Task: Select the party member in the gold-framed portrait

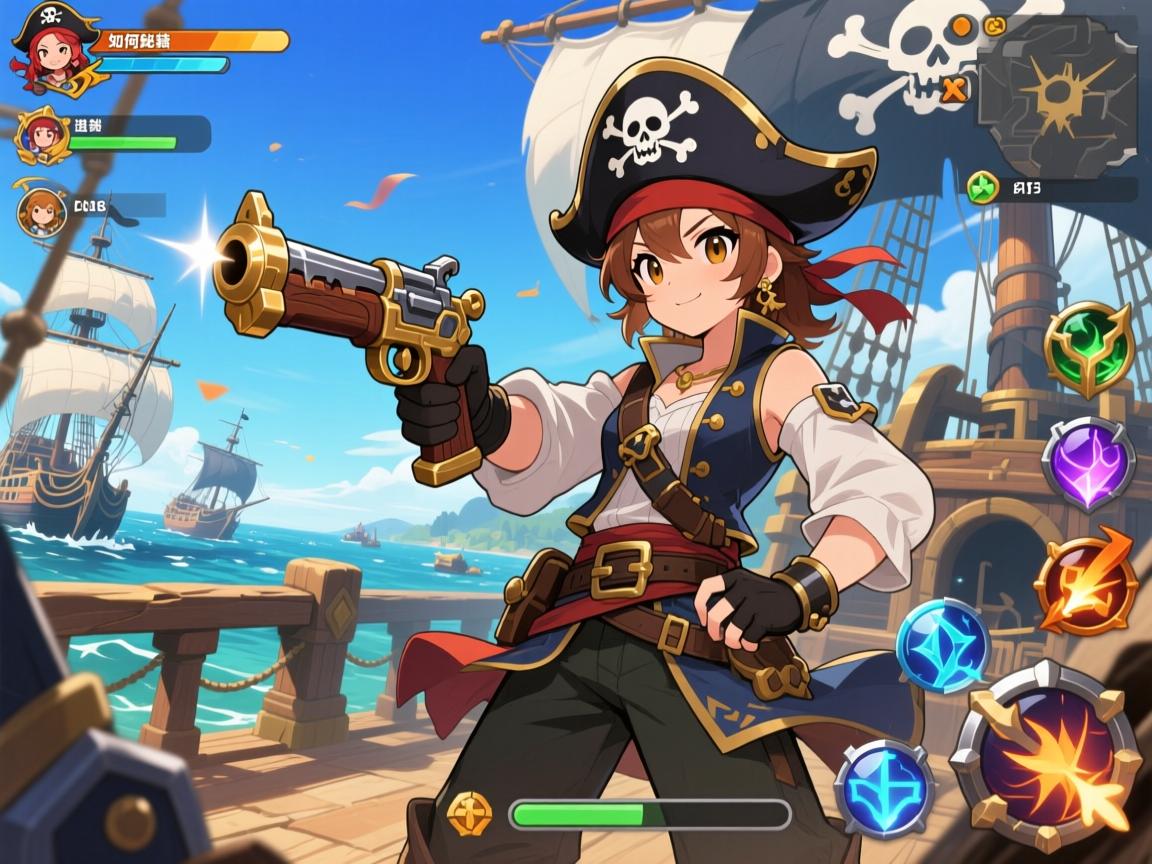Action: click(x=42, y=135)
